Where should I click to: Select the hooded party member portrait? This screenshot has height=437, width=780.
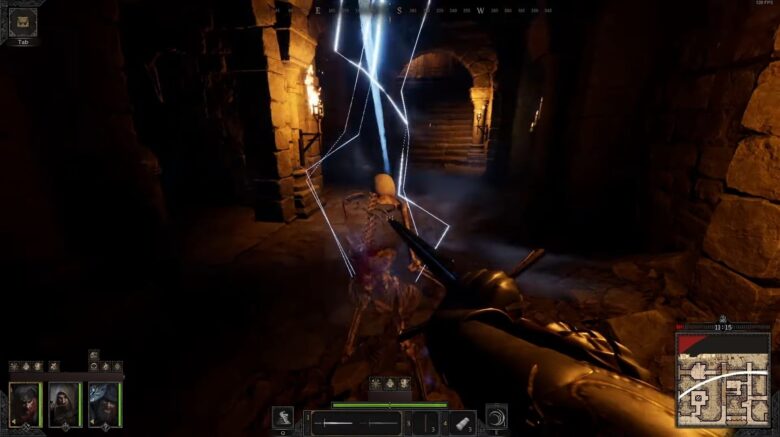tap(63, 404)
